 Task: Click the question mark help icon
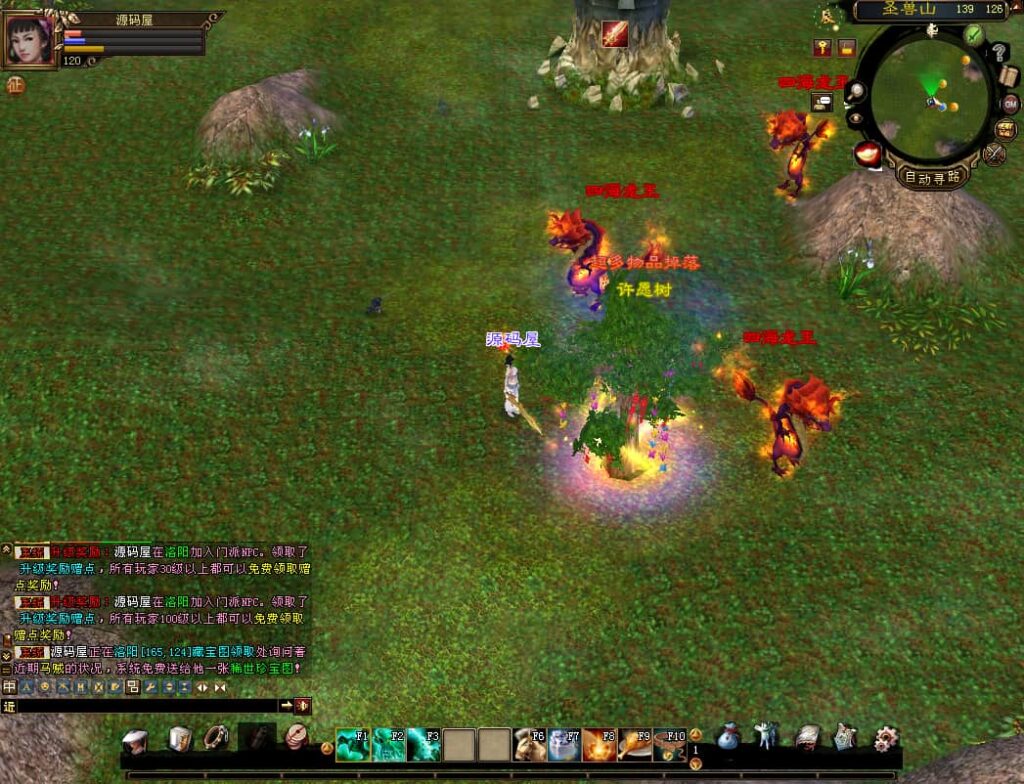(999, 53)
